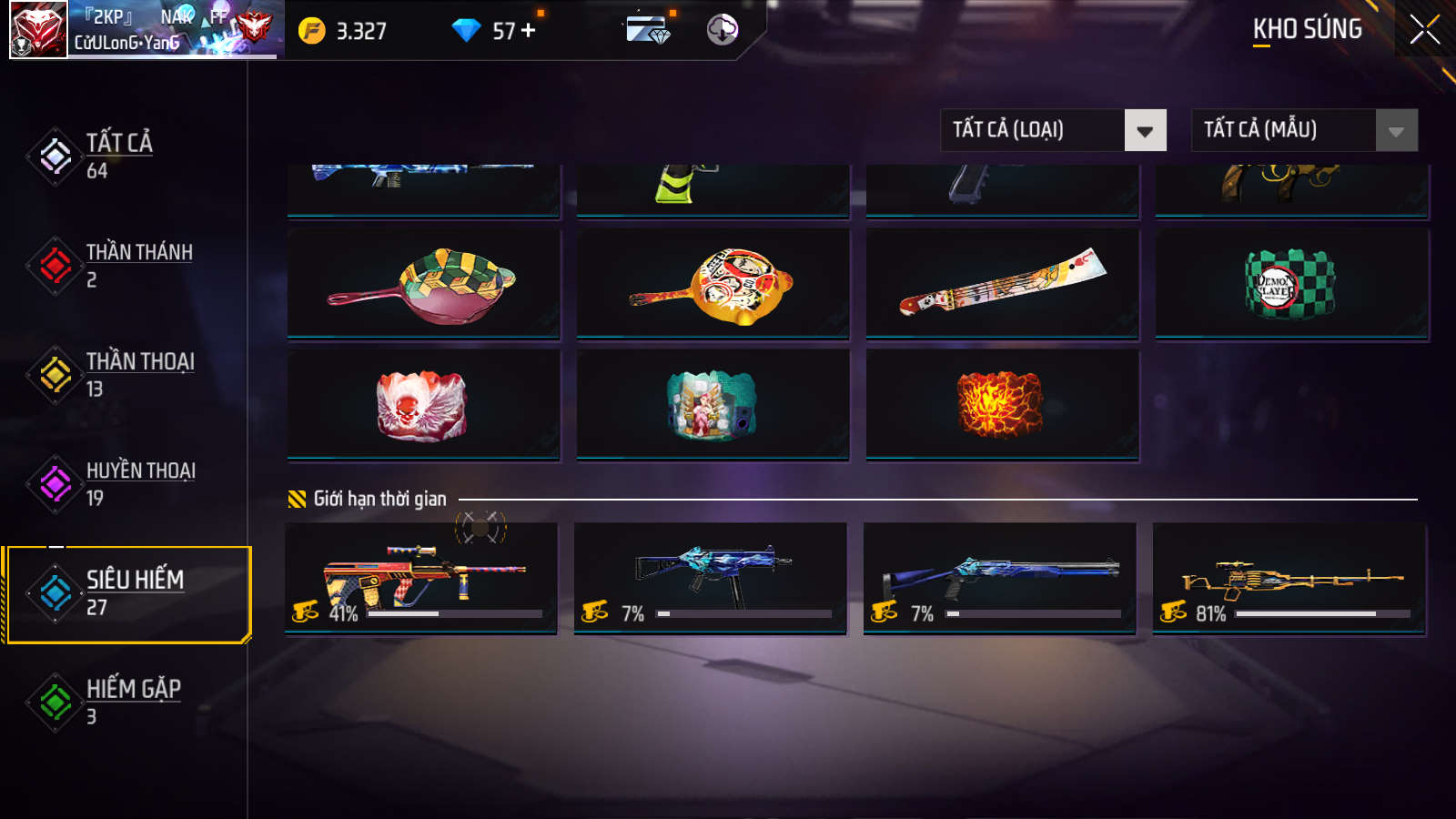Select the green-yellow checkered pan skin
The width and height of the screenshot is (1456, 819).
coord(423,284)
